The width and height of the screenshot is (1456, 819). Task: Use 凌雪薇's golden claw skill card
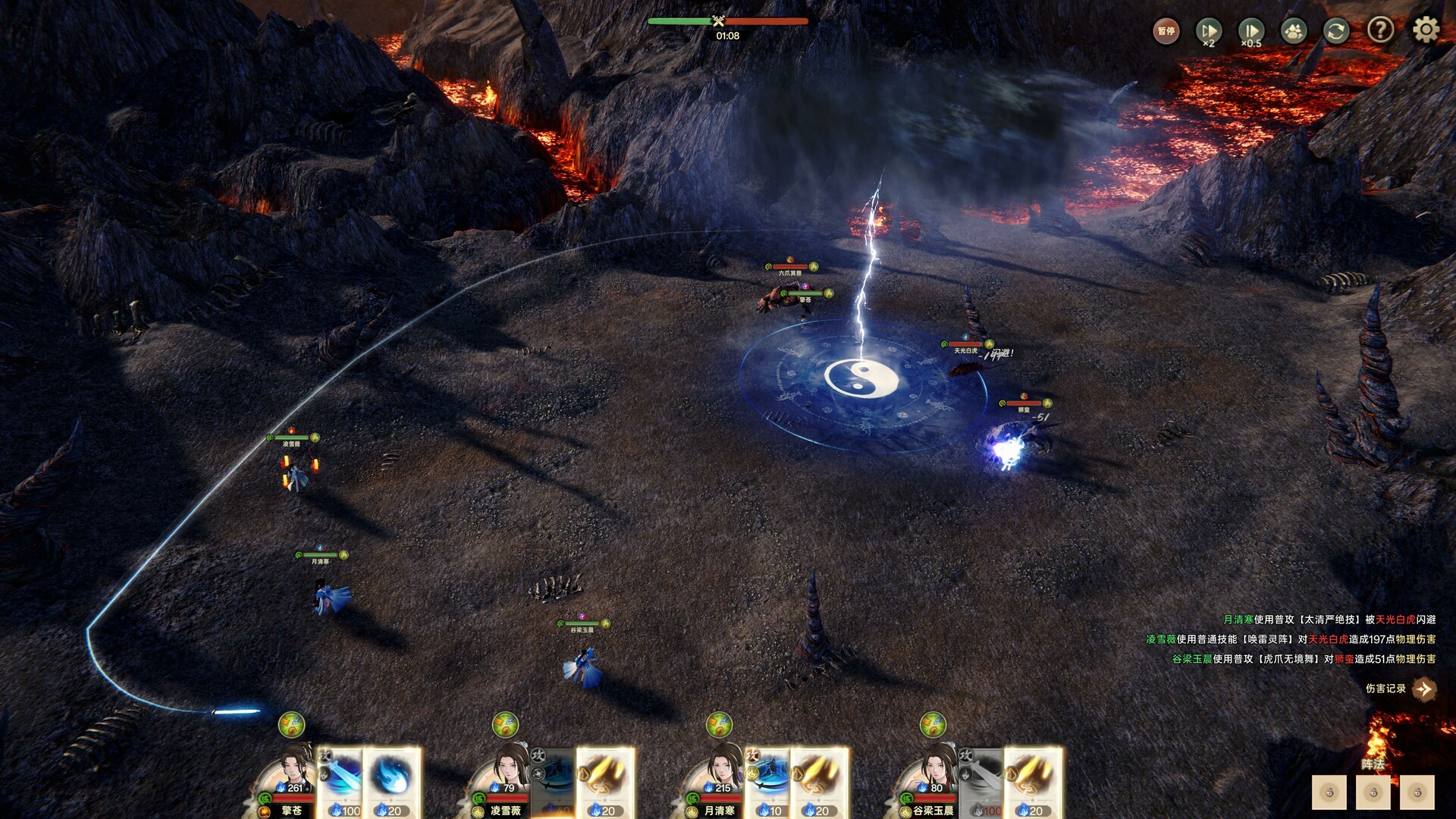[605, 781]
